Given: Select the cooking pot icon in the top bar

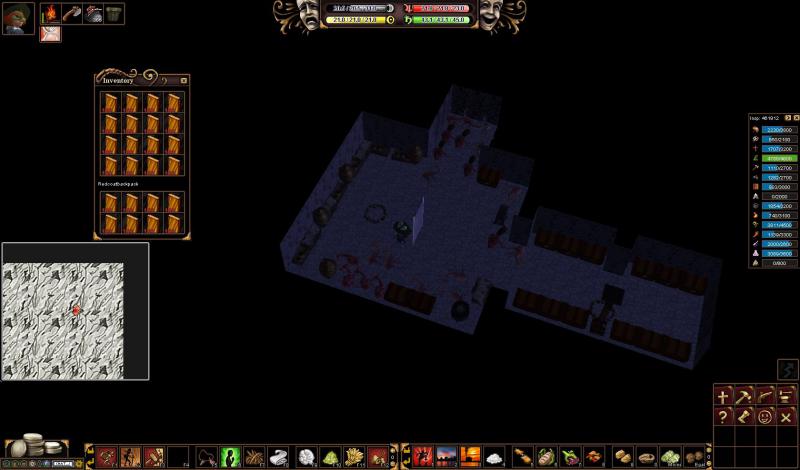Looking at the screenshot, I should click(x=115, y=14).
